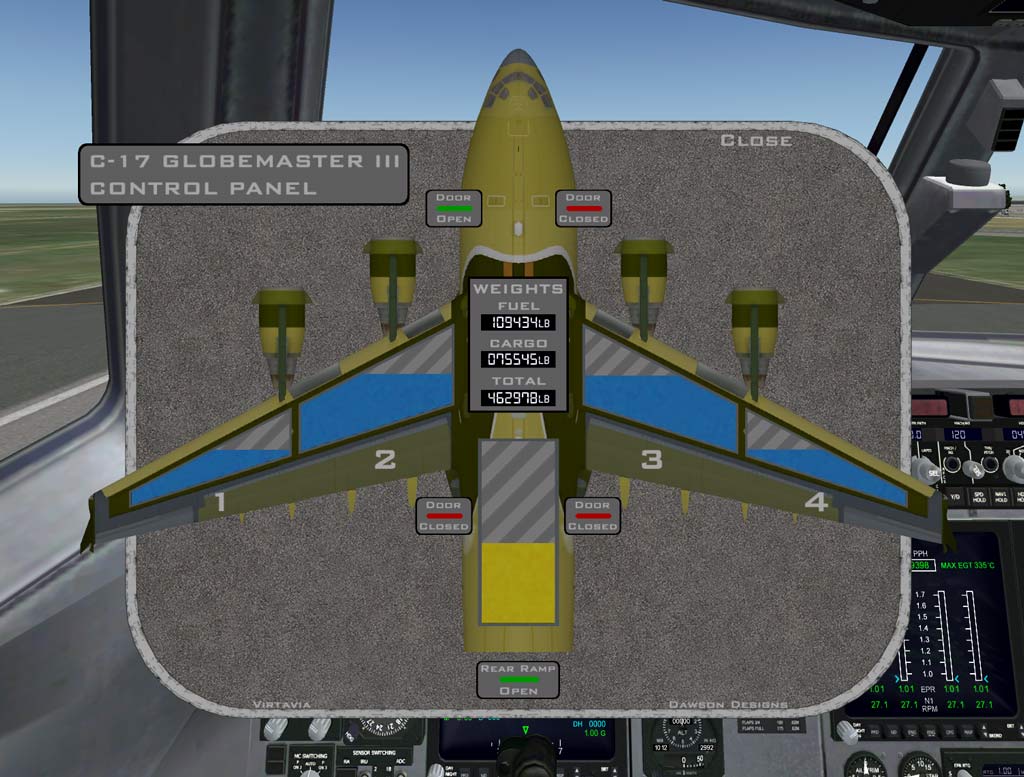Screen dimensions: 1024x777
Task: Toggle the Rear Ramp switch
Action: pyautogui.click(x=518, y=680)
